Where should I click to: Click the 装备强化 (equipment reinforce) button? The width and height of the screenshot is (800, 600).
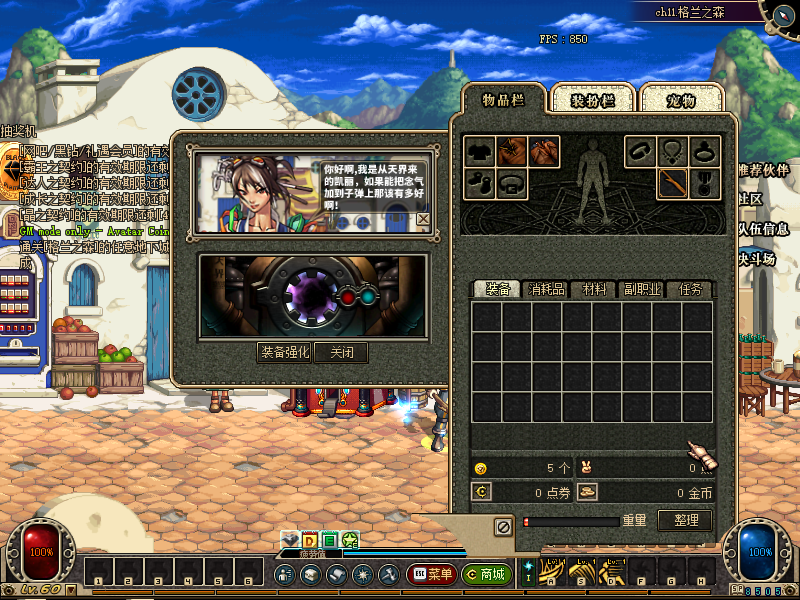pos(285,352)
